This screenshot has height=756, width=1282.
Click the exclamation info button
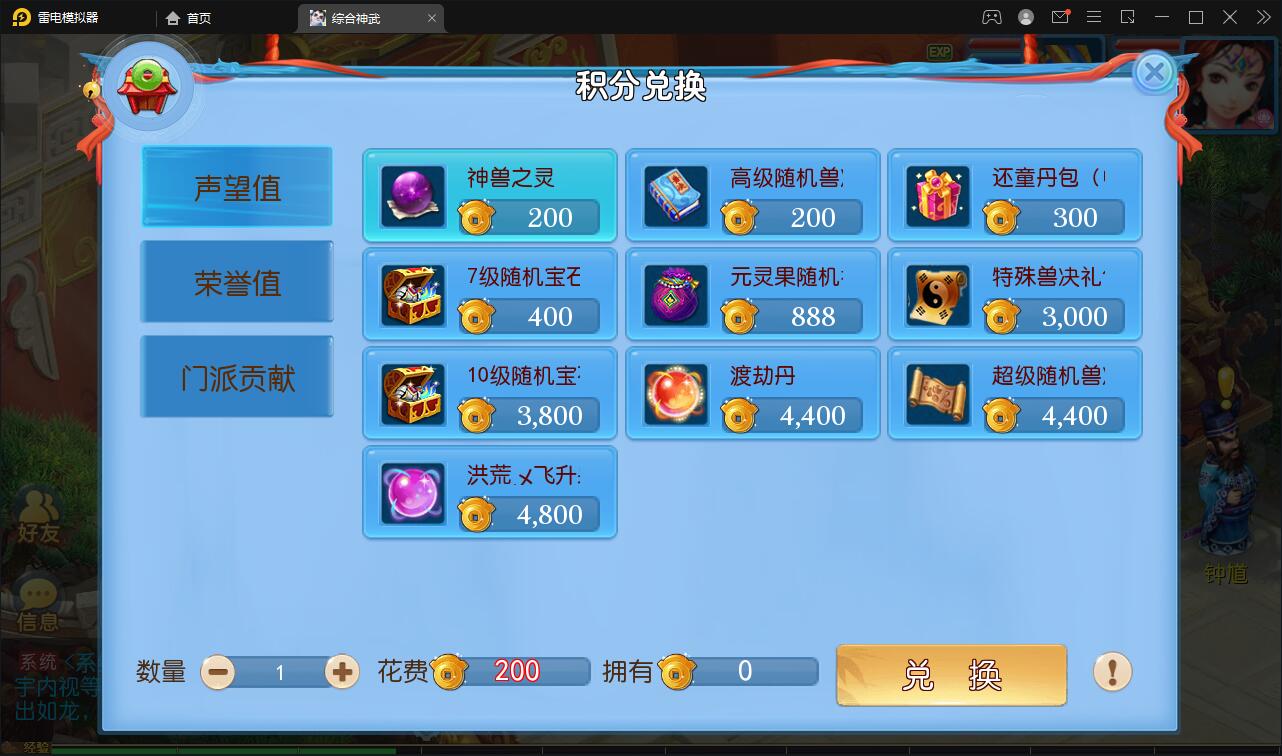click(1110, 674)
